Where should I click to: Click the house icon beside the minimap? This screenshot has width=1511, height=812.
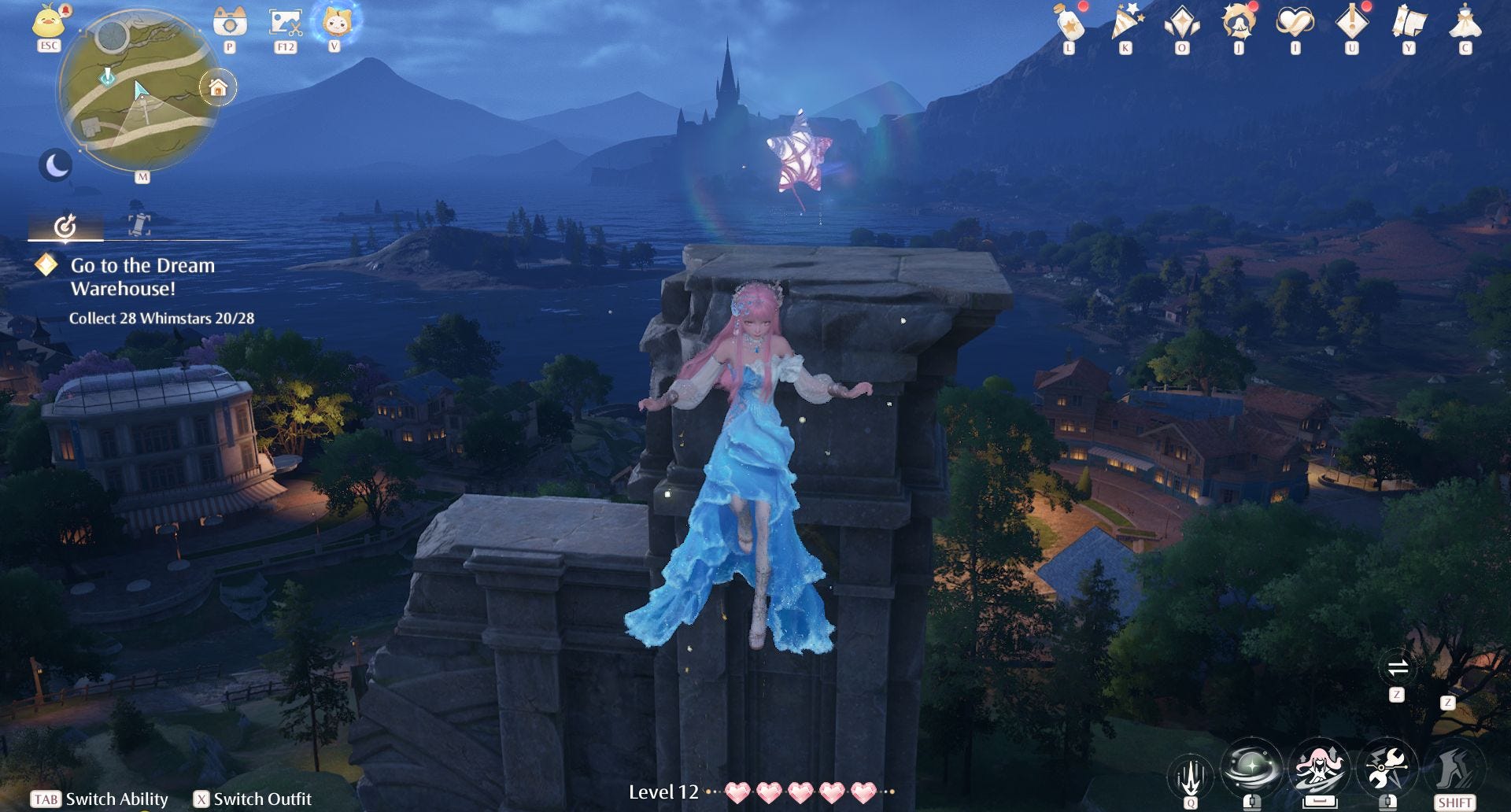click(218, 87)
